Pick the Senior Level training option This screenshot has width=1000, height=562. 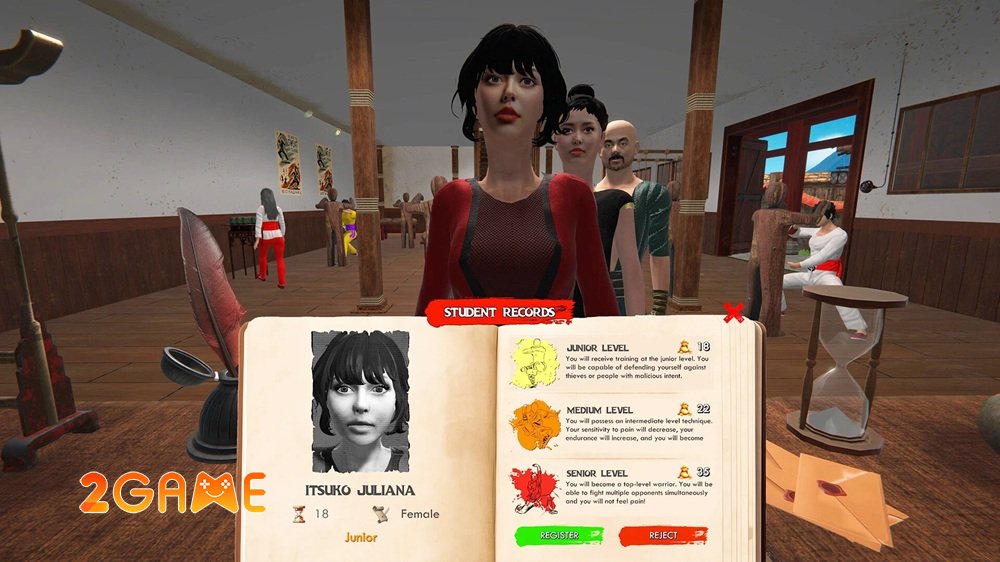tap(612, 488)
